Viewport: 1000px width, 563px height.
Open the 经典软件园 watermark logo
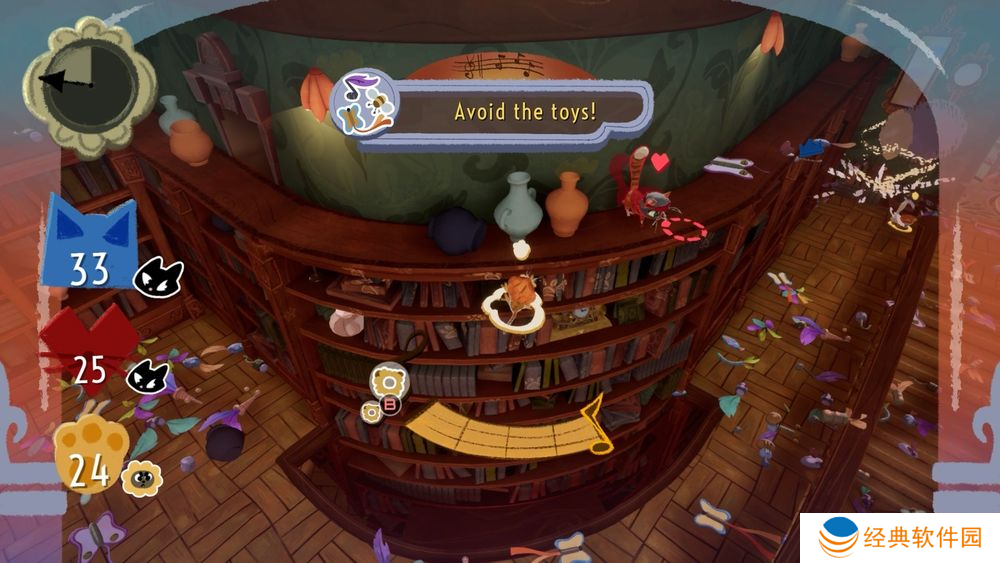coord(900,539)
